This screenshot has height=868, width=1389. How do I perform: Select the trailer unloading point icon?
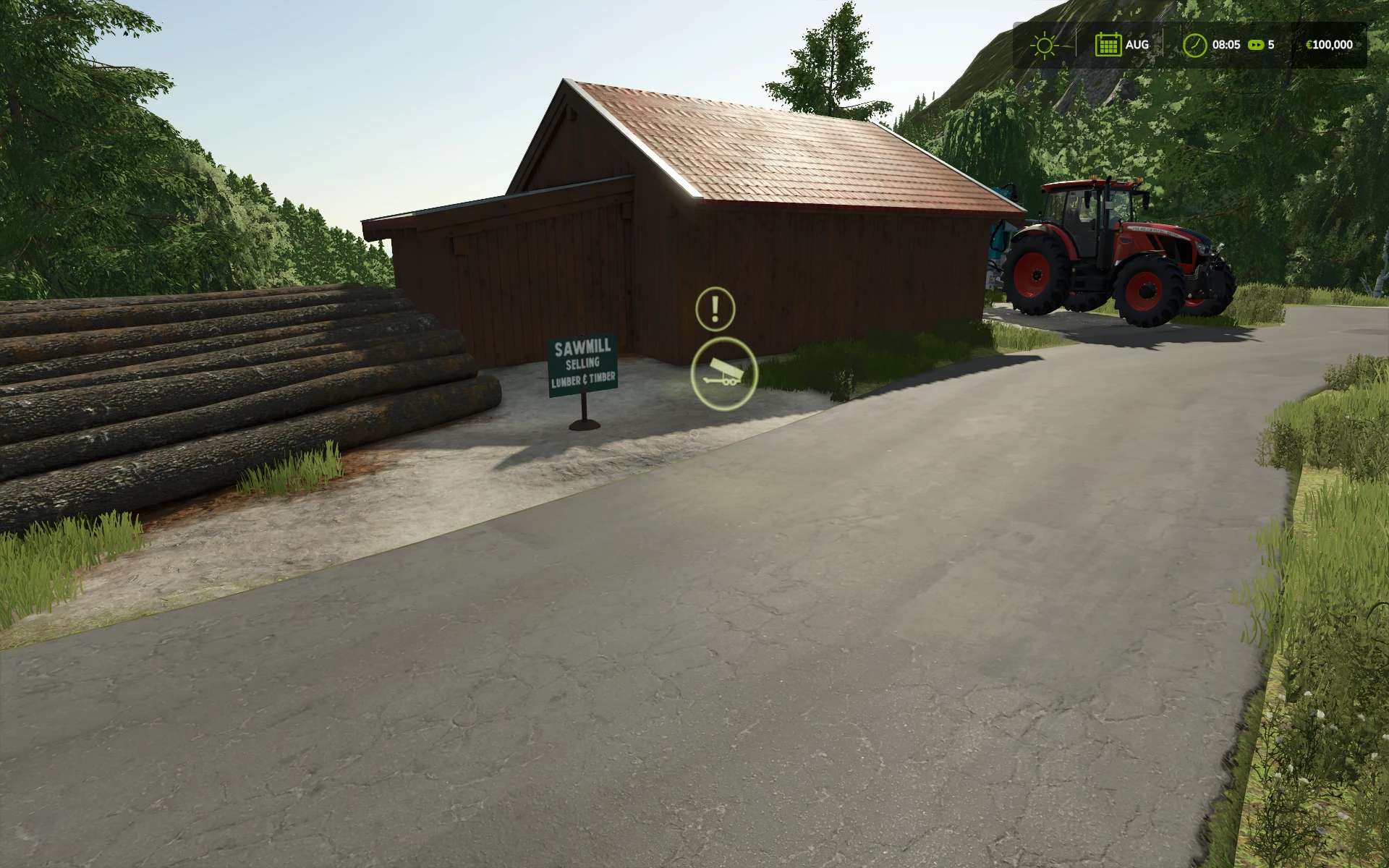point(723,374)
